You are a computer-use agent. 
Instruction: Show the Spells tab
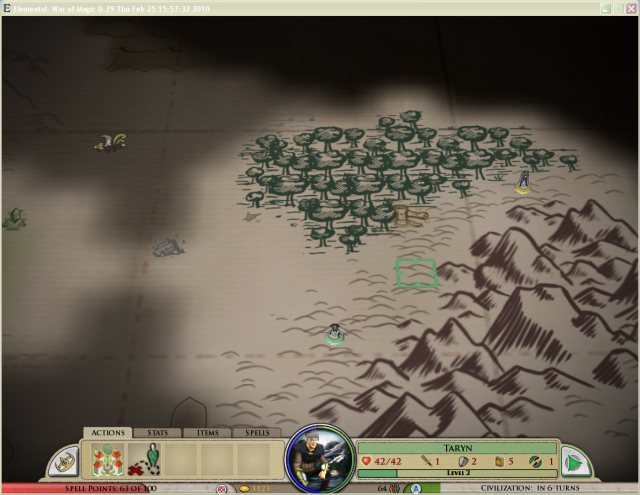[x=257, y=433]
